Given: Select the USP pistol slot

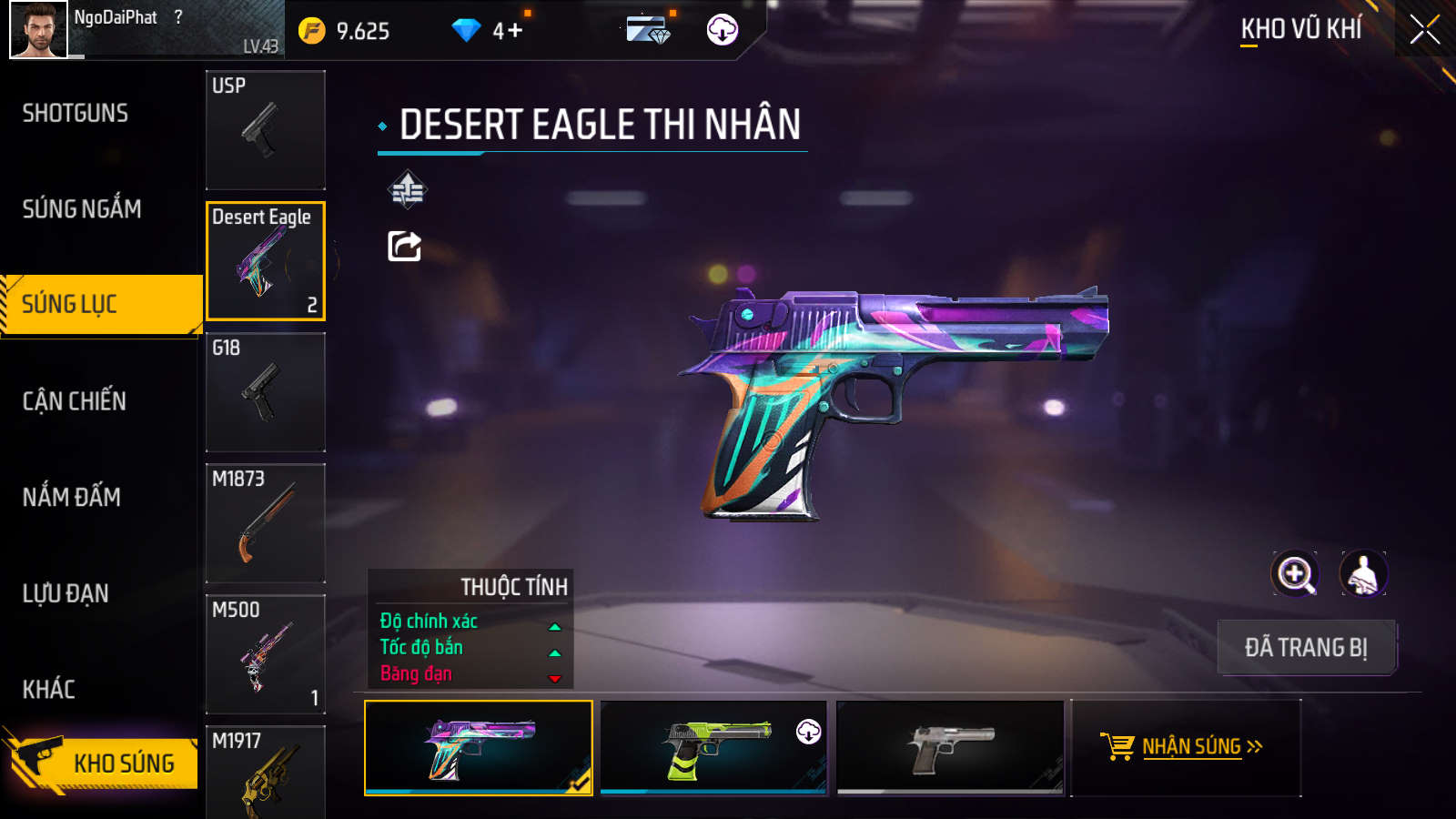Looking at the screenshot, I should (266, 130).
